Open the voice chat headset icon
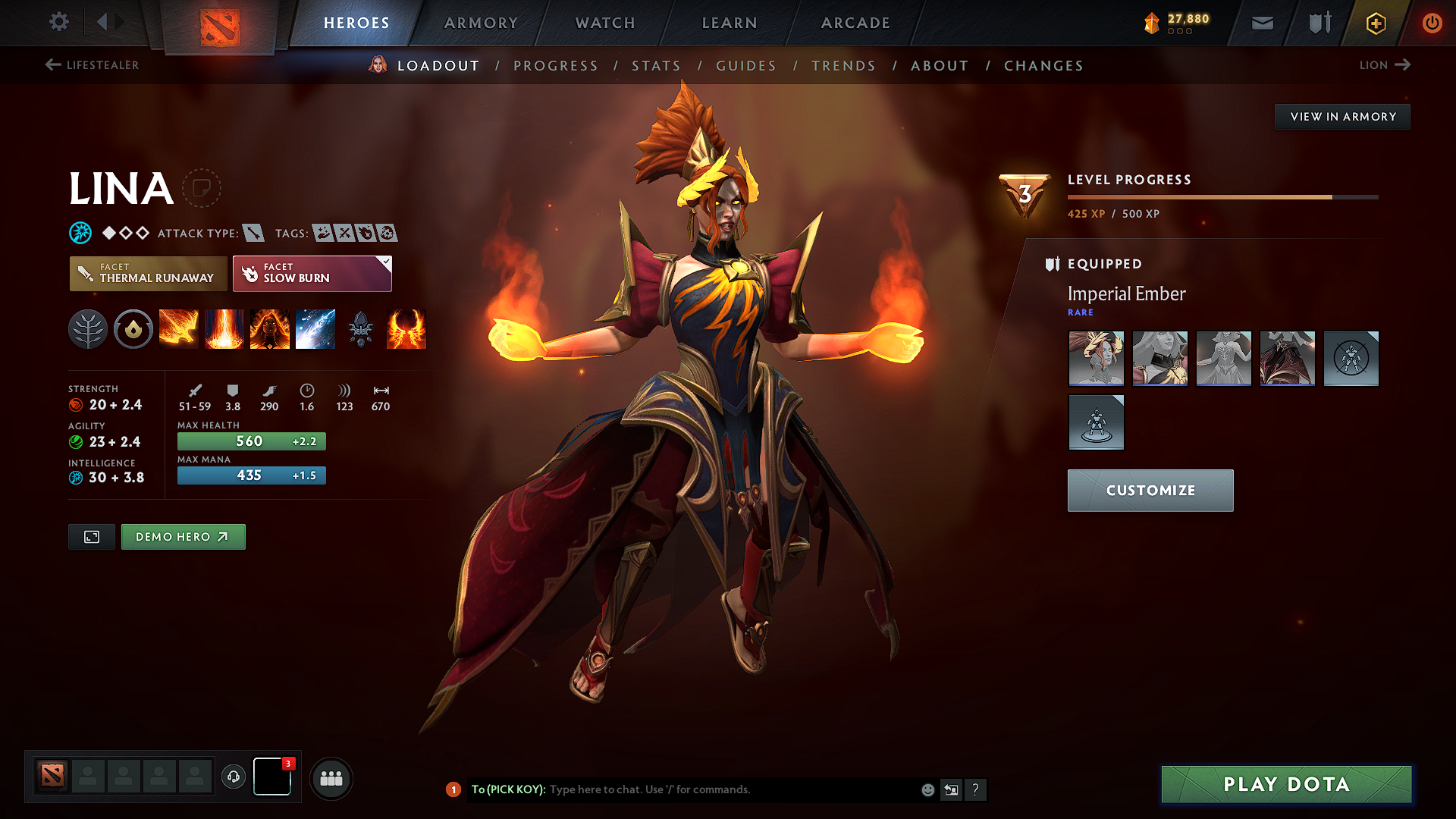Viewport: 1456px width, 819px height. coord(234,777)
